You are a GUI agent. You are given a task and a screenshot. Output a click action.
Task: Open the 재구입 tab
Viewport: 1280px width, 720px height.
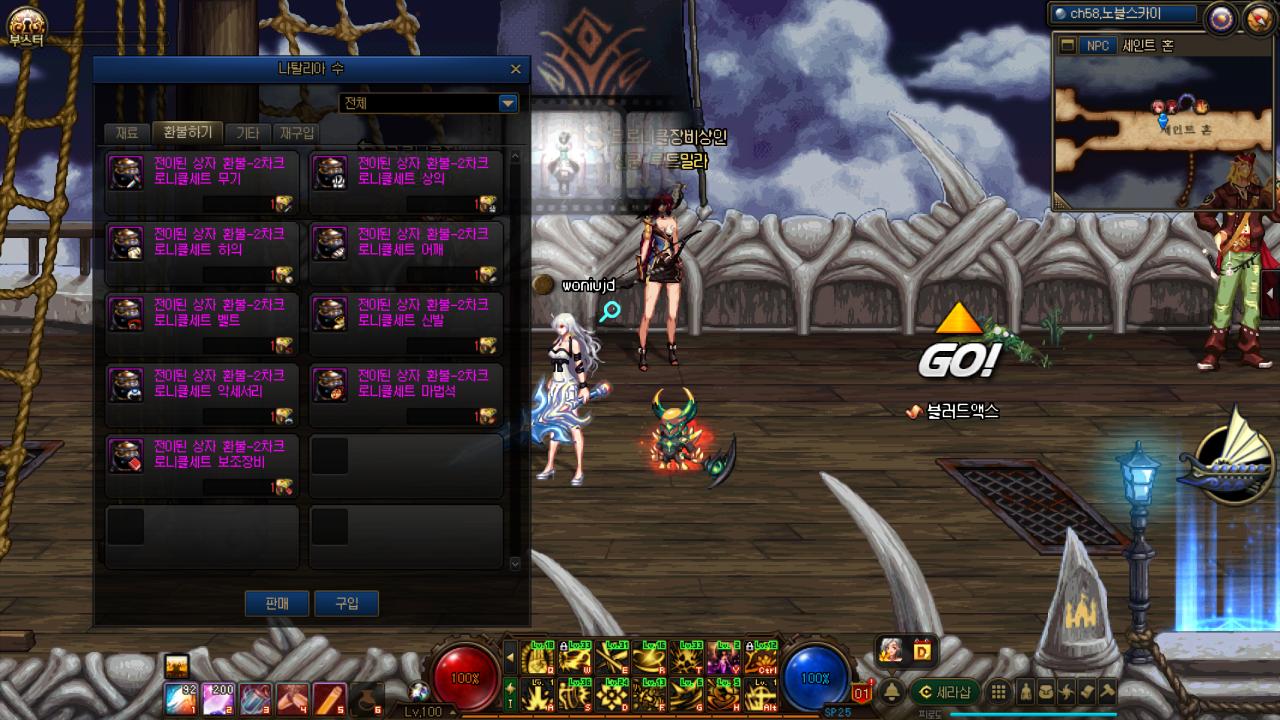pyautogui.click(x=297, y=133)
